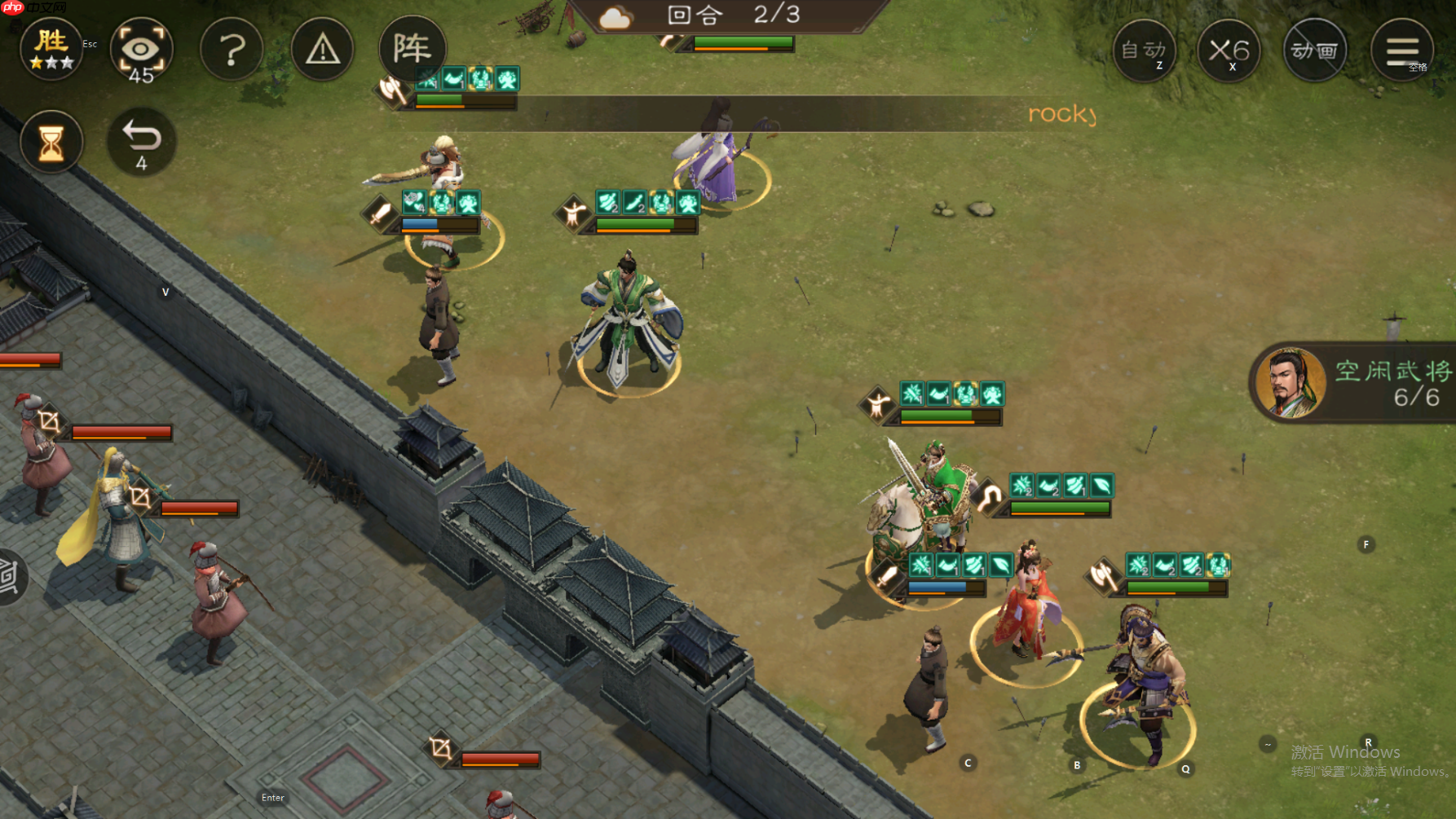Click the cloud weather icon beside the round counter

[615, 17]
